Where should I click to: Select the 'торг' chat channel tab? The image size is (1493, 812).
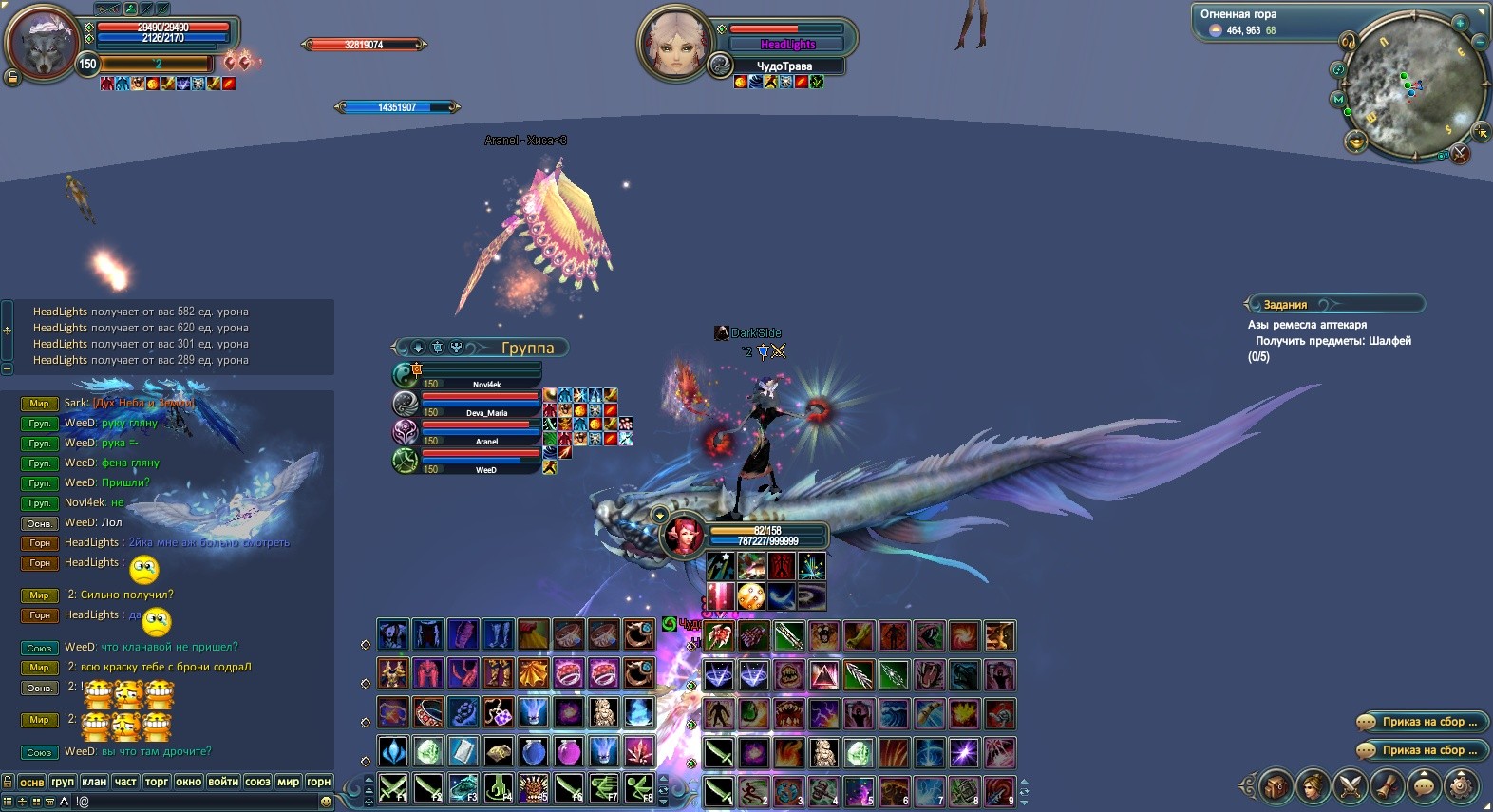[x=157, y=782]
